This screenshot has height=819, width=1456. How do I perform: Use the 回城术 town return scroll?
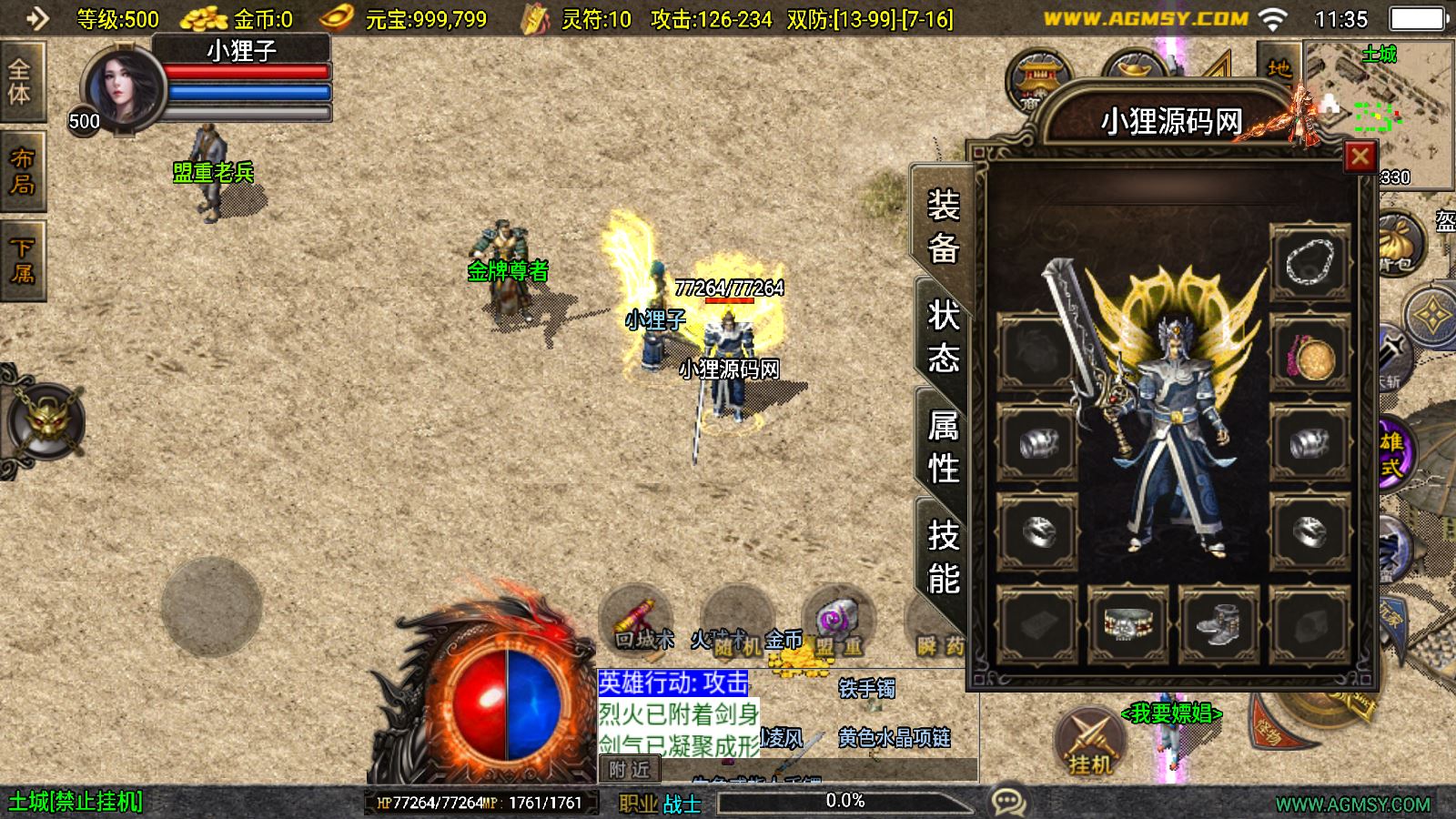[x=637, y=618]
